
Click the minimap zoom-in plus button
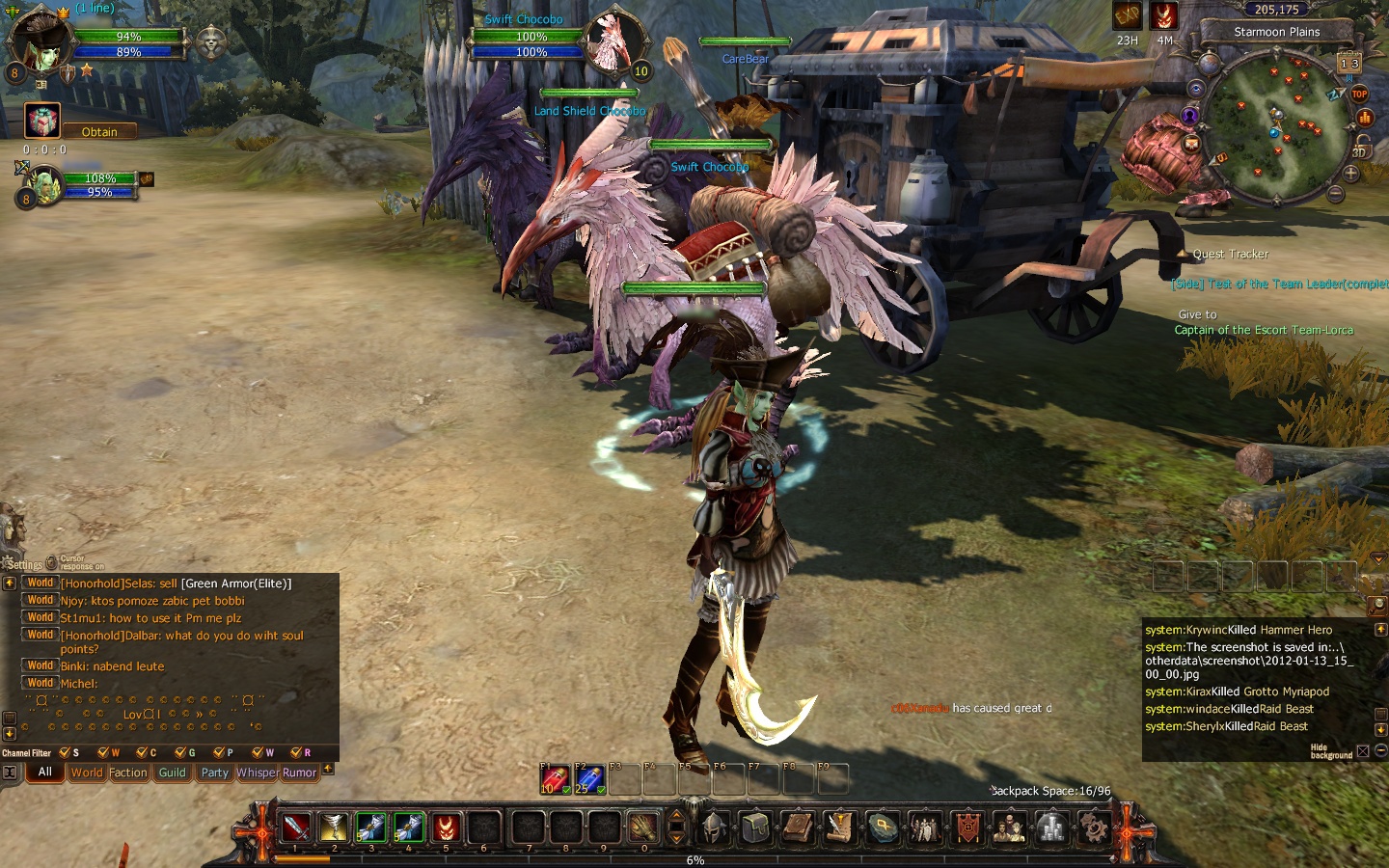click(x=1350, y=174)
